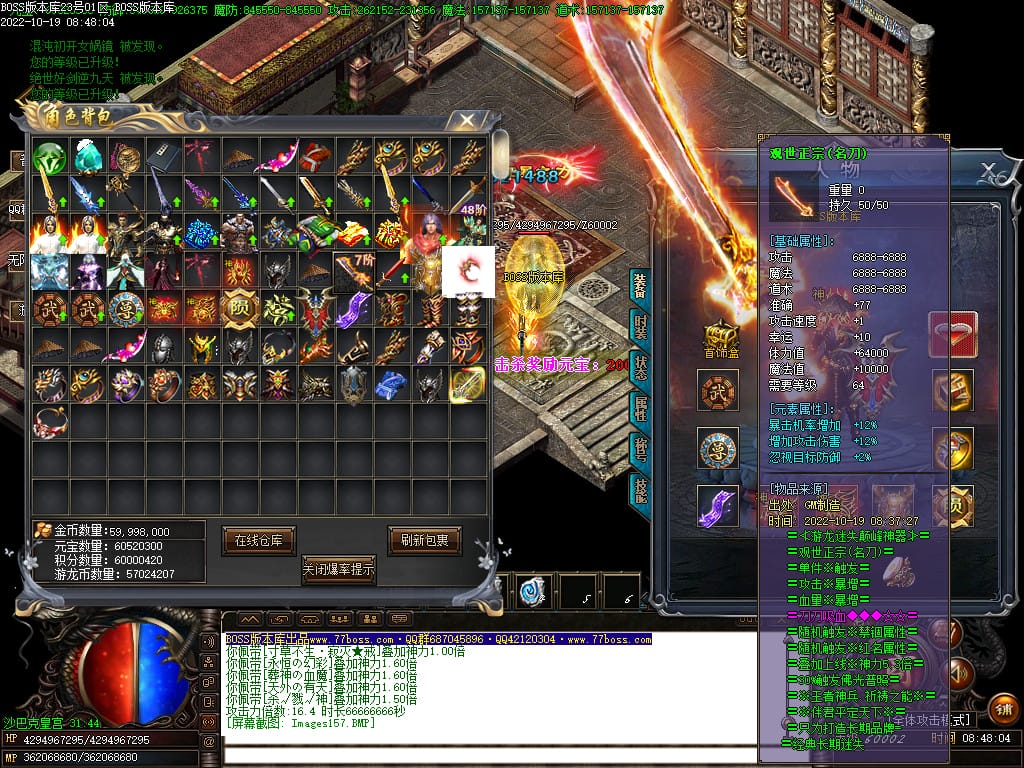Close the character panel

(x=988, y=169)
